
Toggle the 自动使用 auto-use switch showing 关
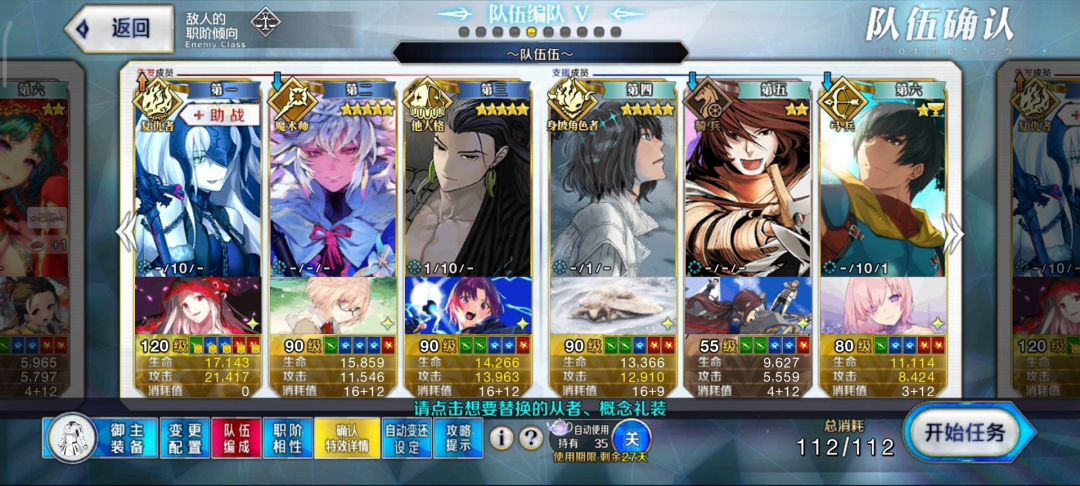pos(630,438)
